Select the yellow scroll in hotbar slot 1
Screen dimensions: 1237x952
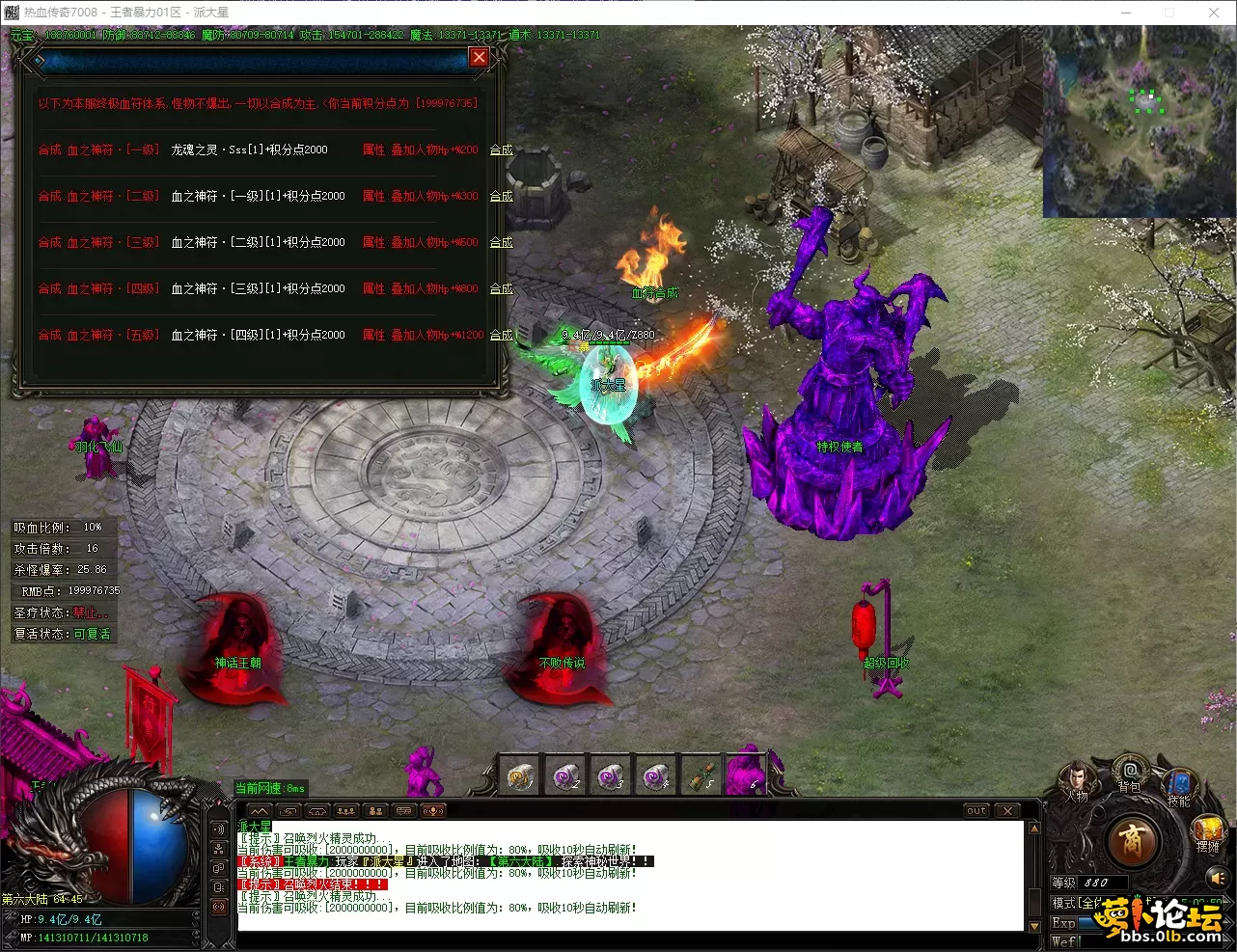pyautogui.click(x=521, y=775)
